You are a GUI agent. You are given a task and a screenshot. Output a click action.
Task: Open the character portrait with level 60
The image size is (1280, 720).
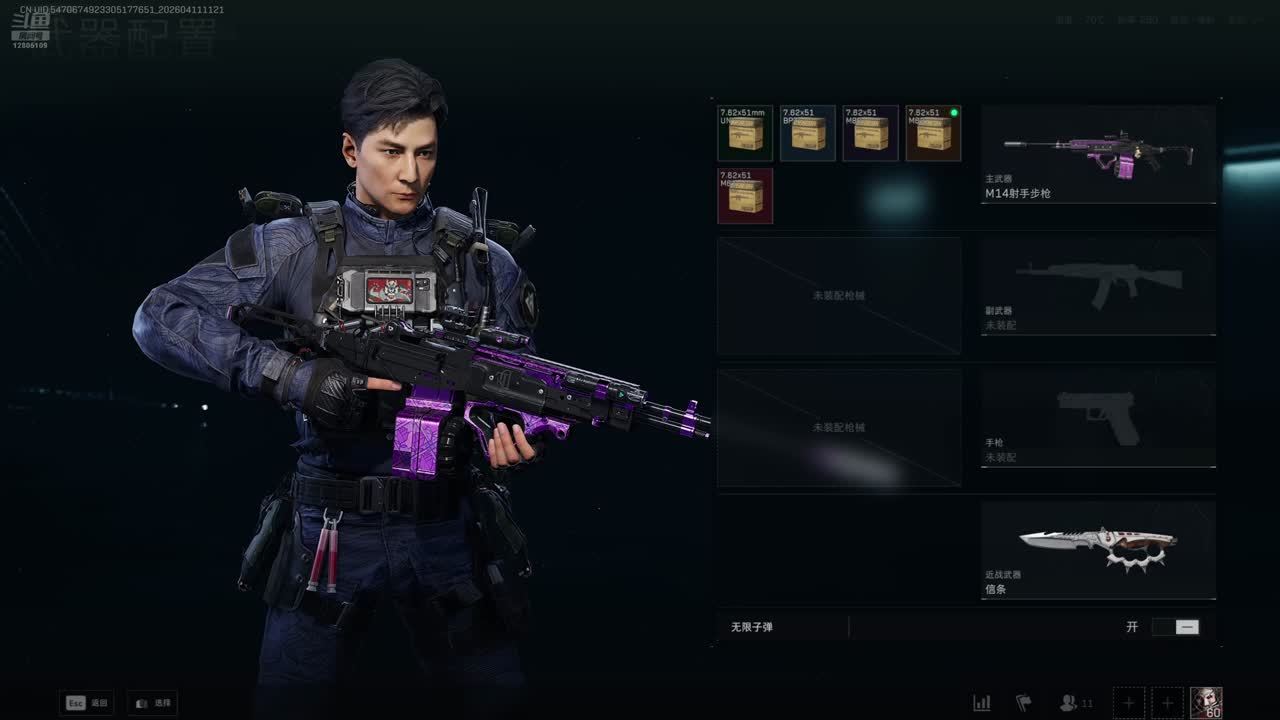(1206, 703)
